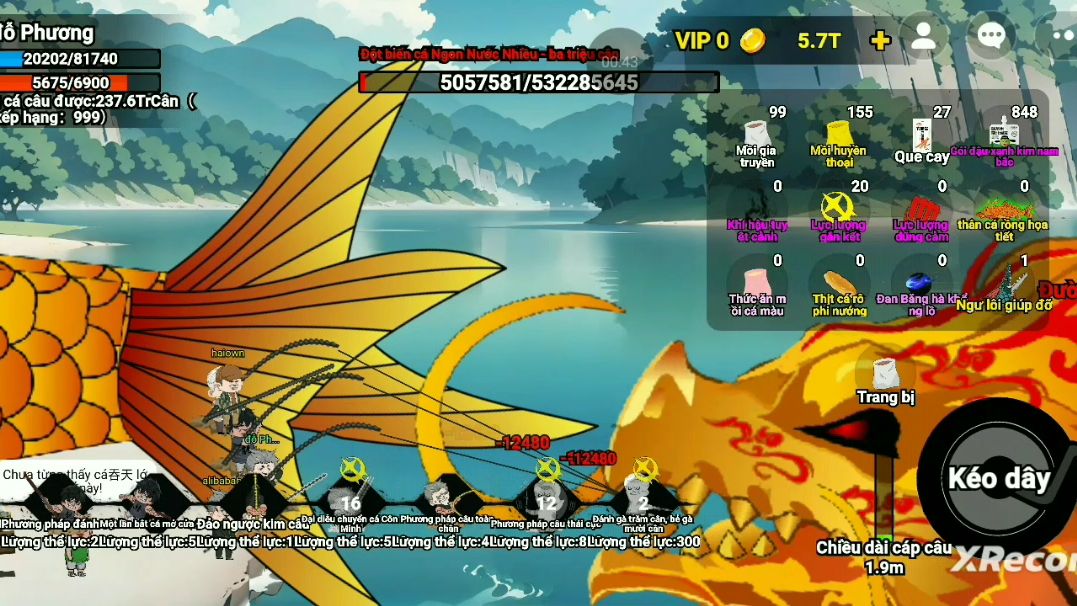
Task: Add coins with the yellow plus button
Action: tap(880, 40)
